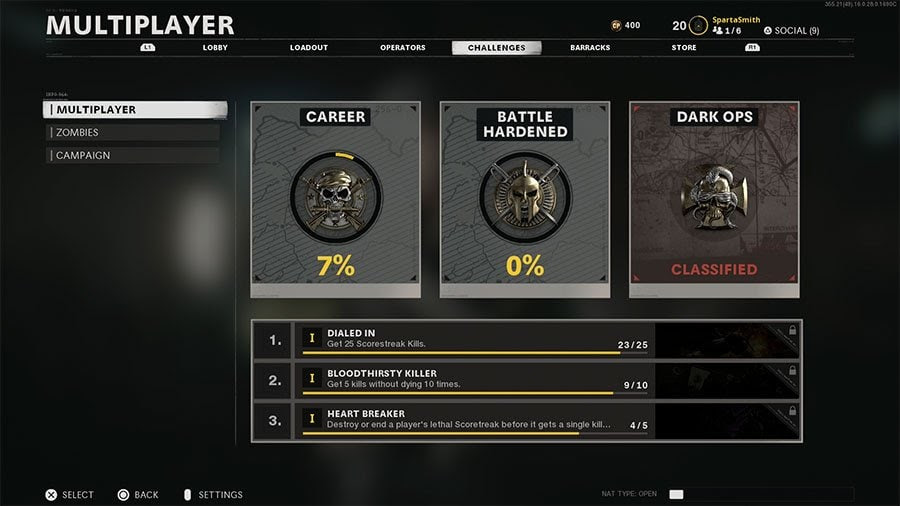Open the Social panel

pyautogui.click(x=791, y=31)
